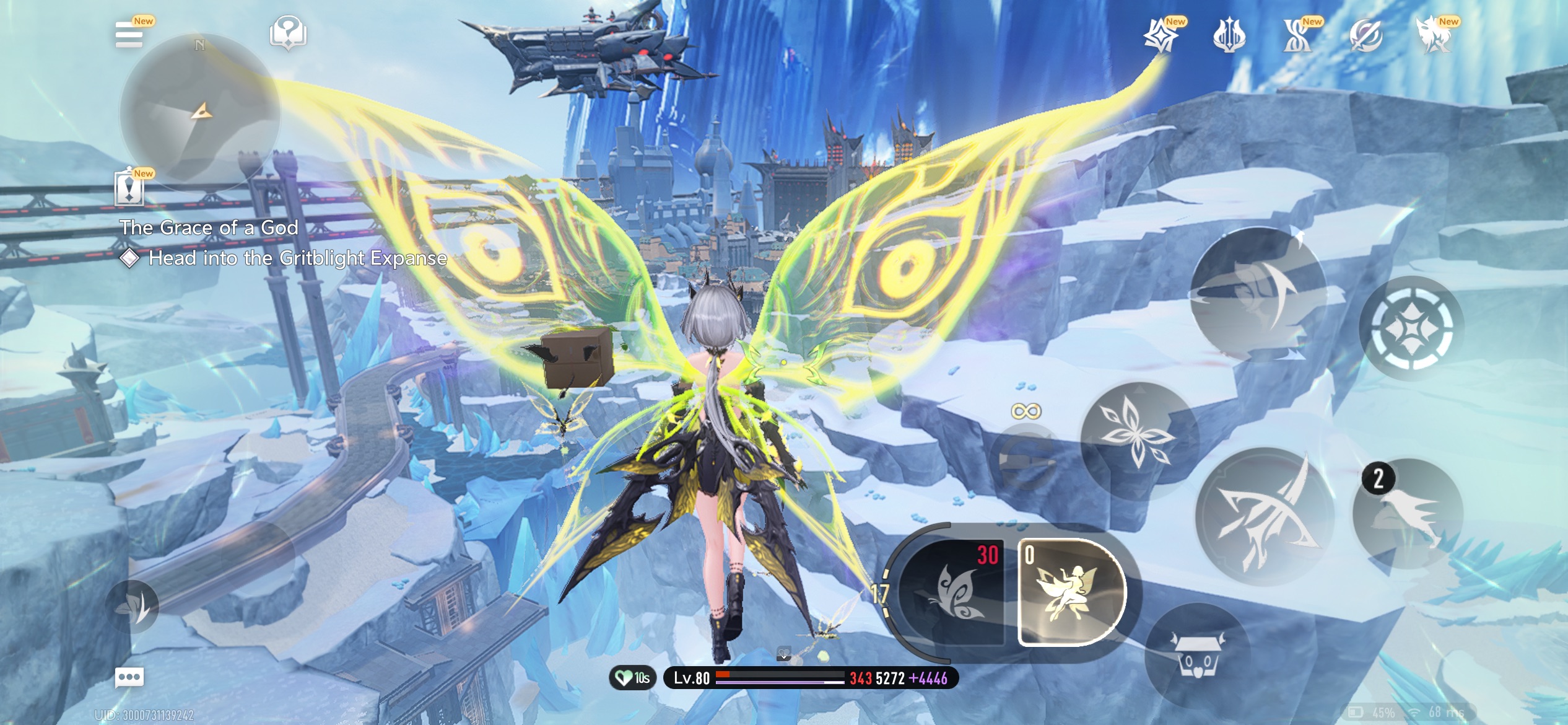Open the wolf head top bar icon
This screenshot has width=1568, height=725.
1434,35
